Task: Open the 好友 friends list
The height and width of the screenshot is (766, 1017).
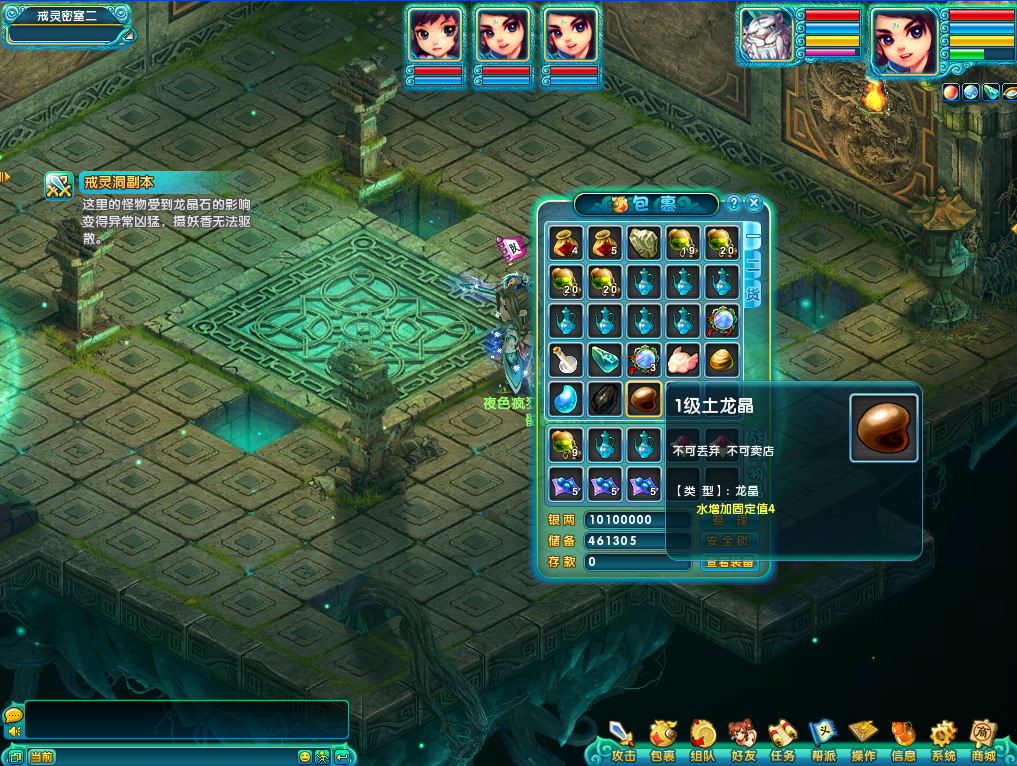Action: pos(742,741)
